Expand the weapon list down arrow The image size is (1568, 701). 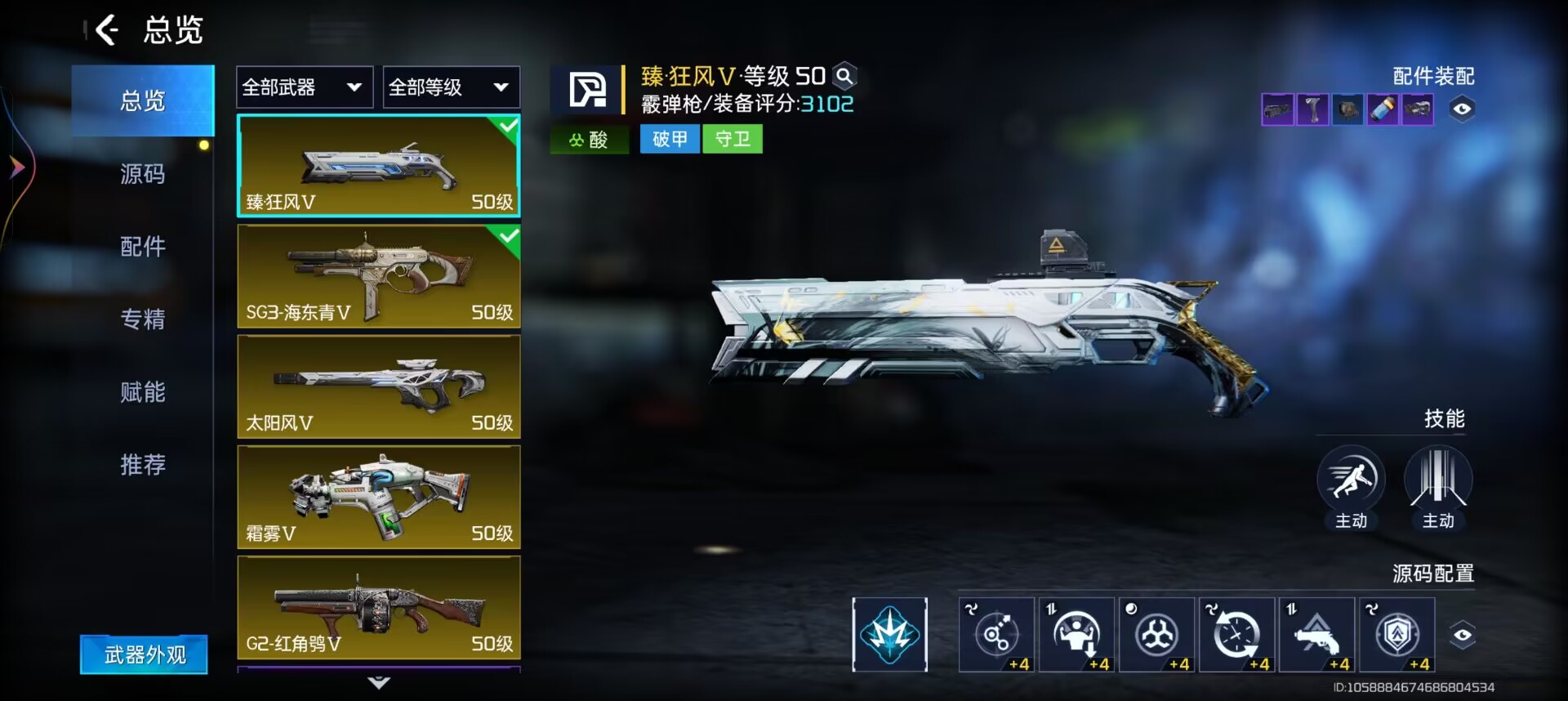point(379,682)
